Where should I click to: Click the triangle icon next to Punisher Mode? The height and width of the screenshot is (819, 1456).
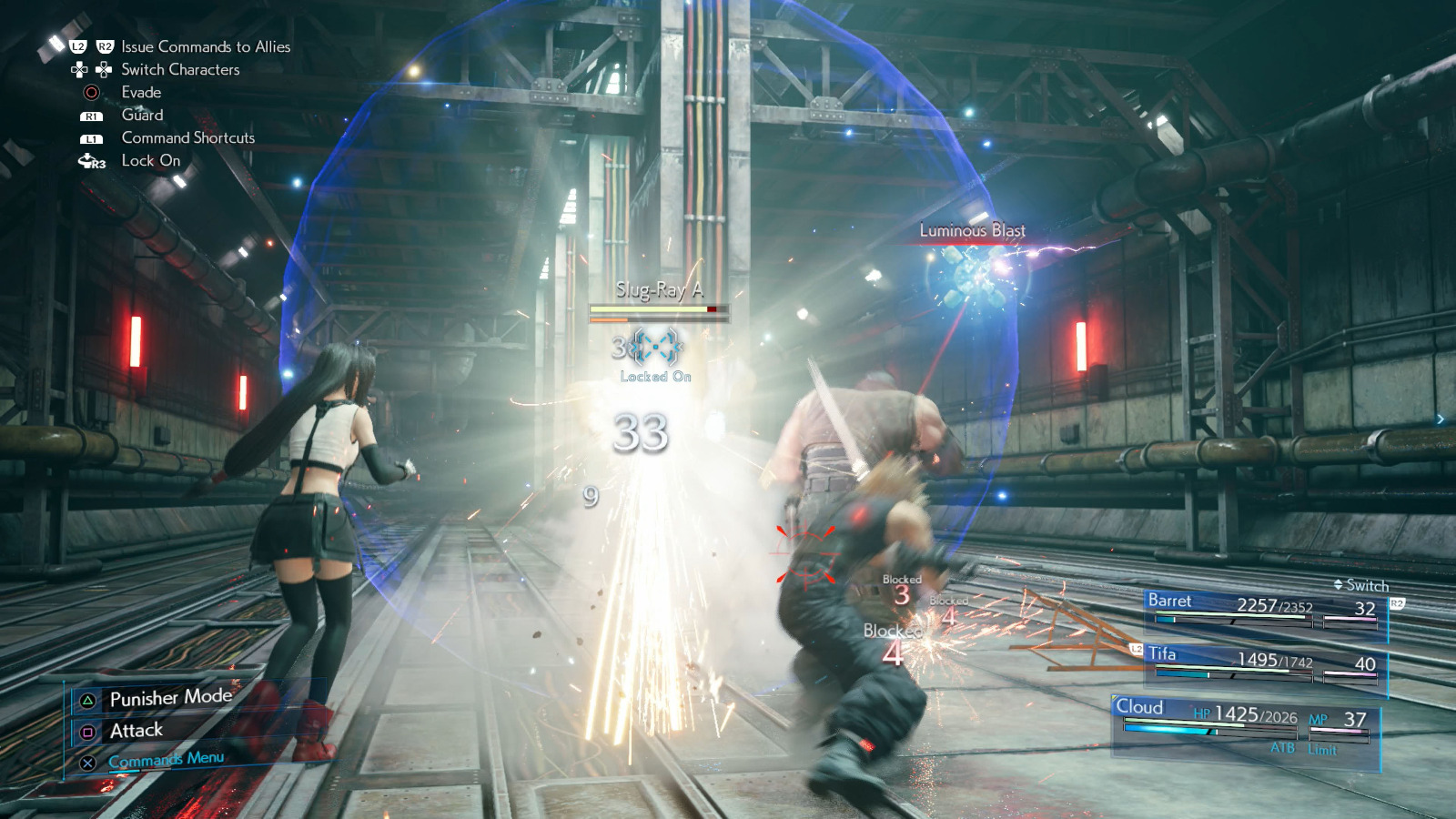click(87, 698)
